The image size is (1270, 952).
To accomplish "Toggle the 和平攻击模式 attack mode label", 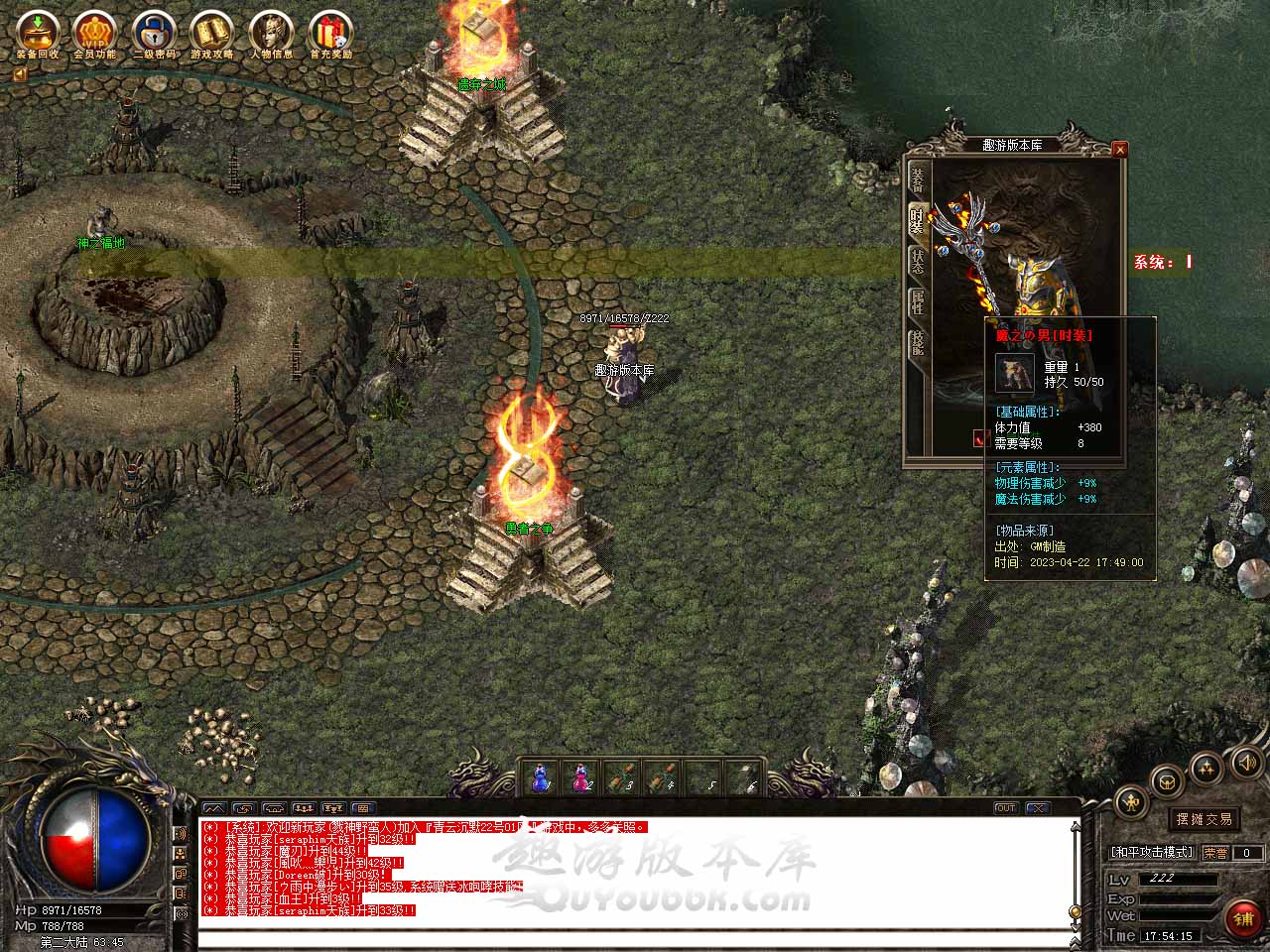I will pyautogui.click(x=1152, y=853).
